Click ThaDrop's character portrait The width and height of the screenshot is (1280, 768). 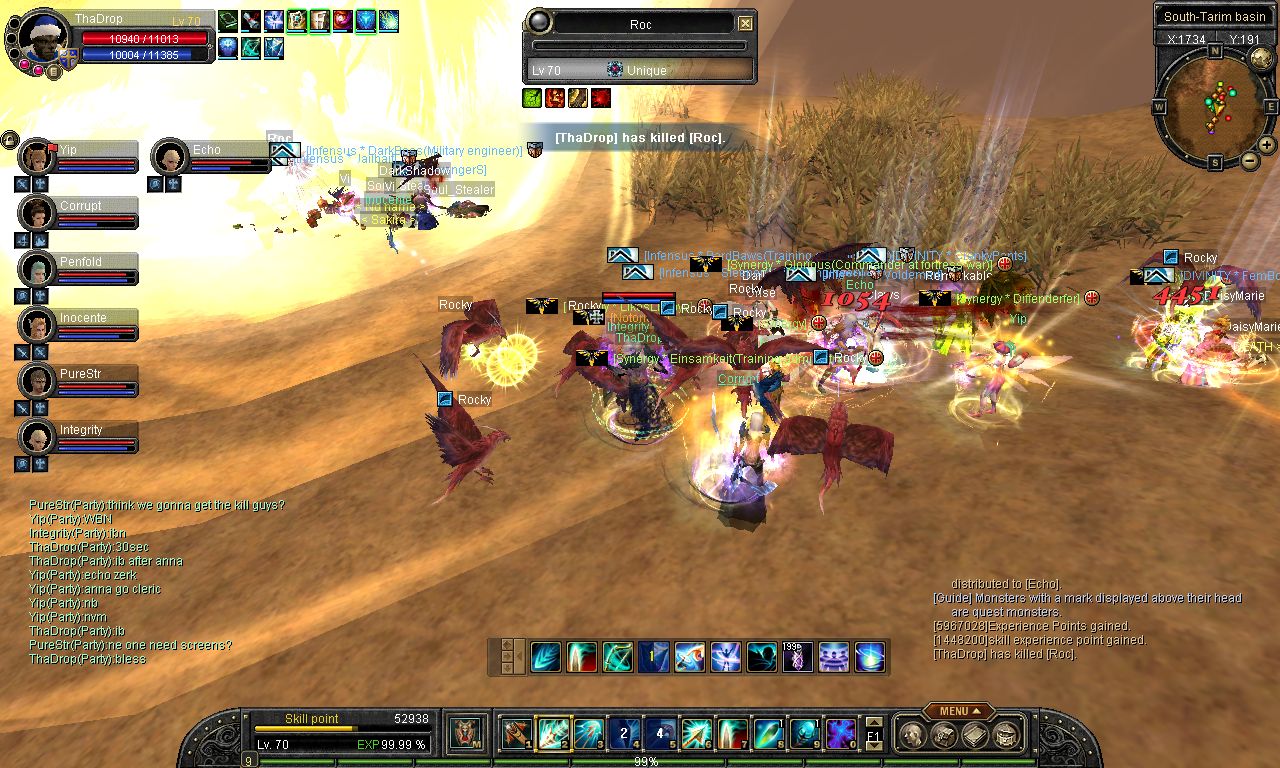pyautogui.click(x=43, y=38)
